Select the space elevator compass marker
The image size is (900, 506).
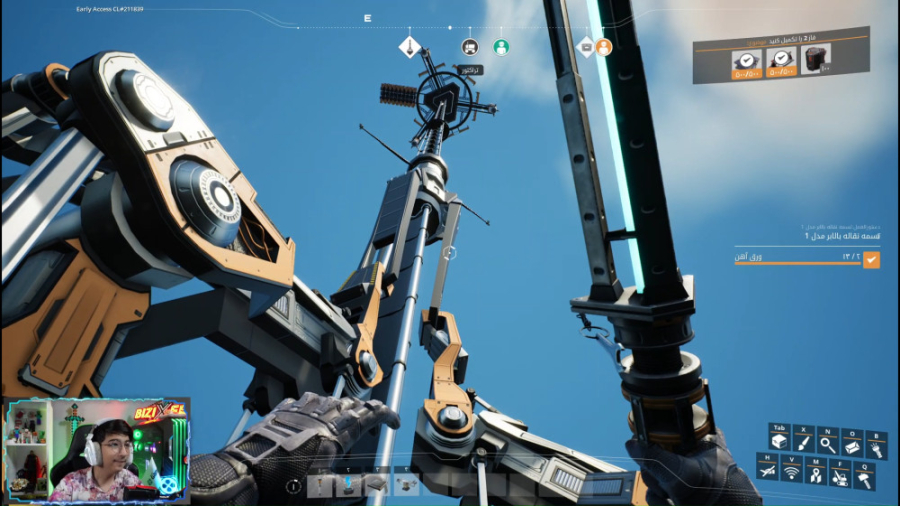[409, 46]
